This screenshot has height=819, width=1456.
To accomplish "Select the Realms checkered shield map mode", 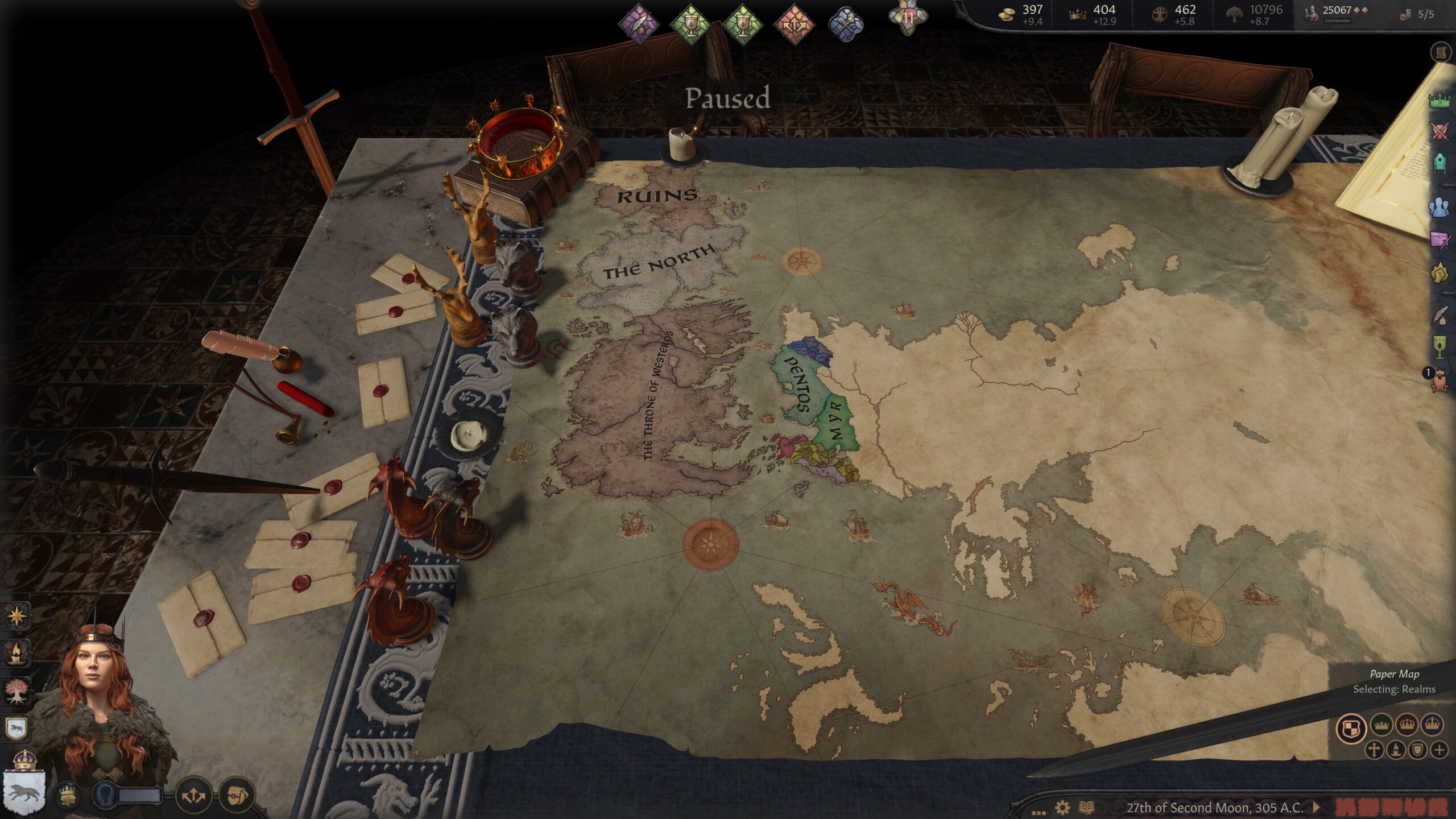I will click(1351, 728).
